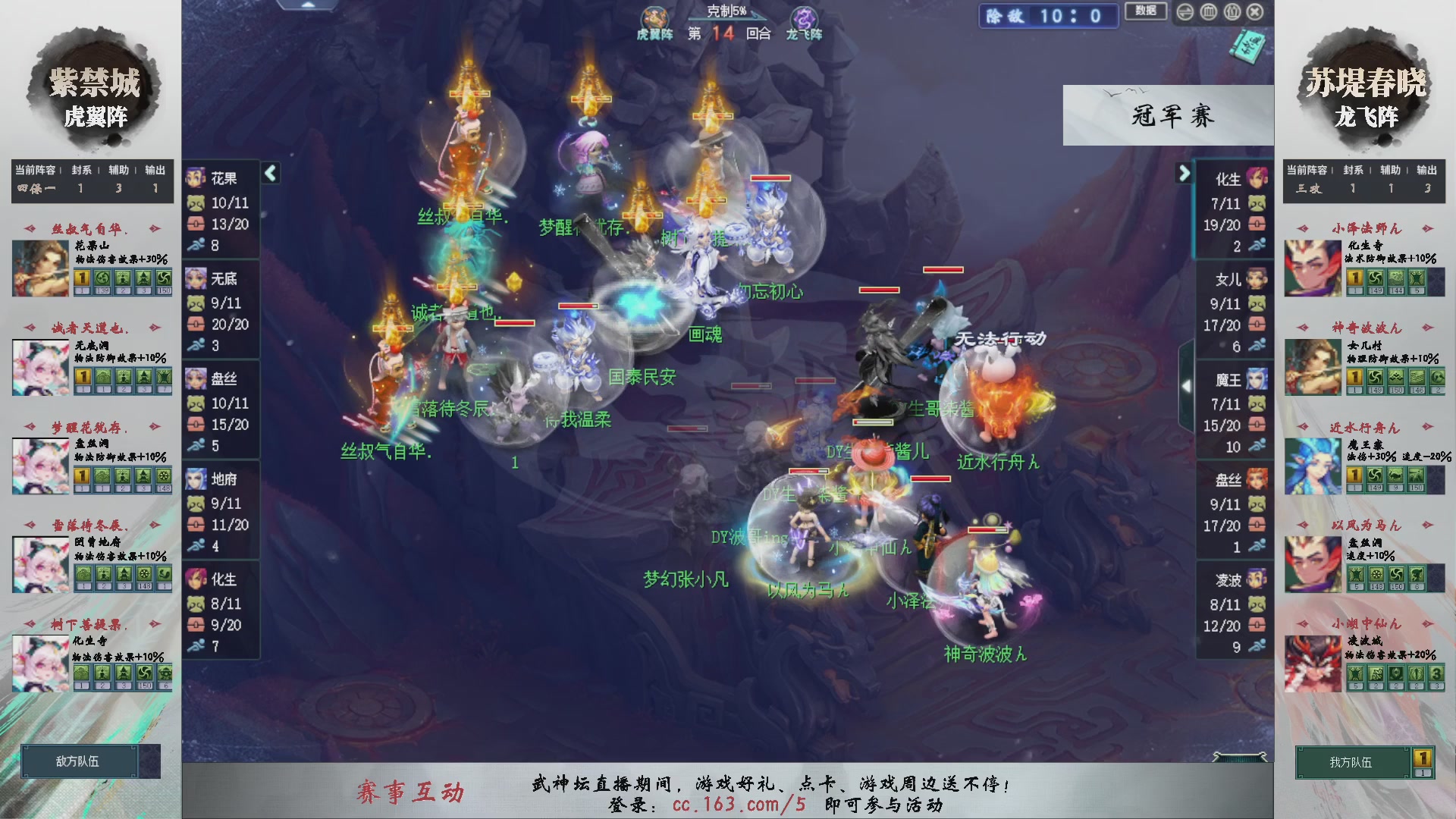This screenshot has height=819, width=1456.
Task: Click the 丝叔气自华 character portrait thumbnail
Action: click(x=39, y=267)
